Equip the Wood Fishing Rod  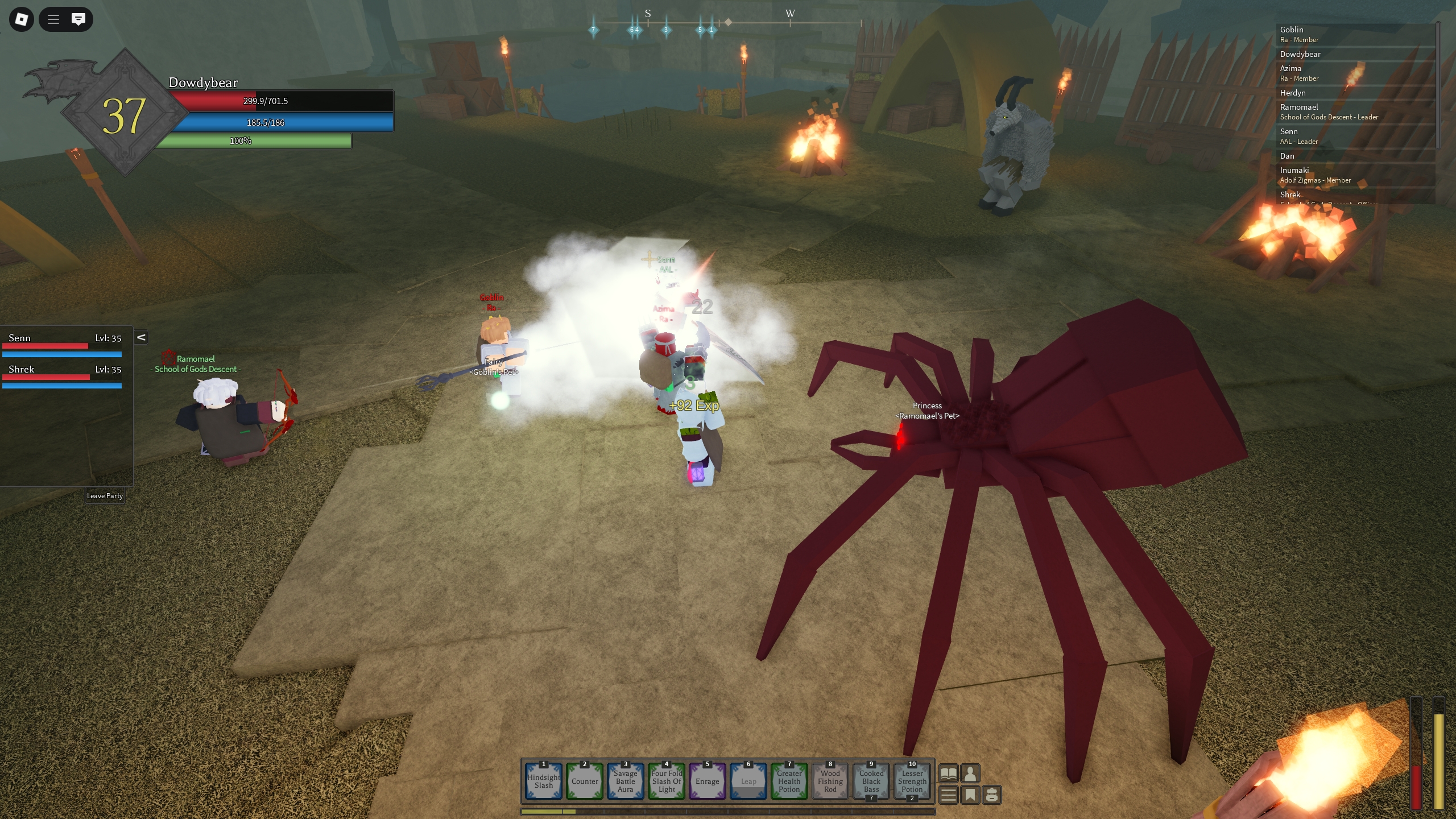pyautogui.click(x=830, y=781)
